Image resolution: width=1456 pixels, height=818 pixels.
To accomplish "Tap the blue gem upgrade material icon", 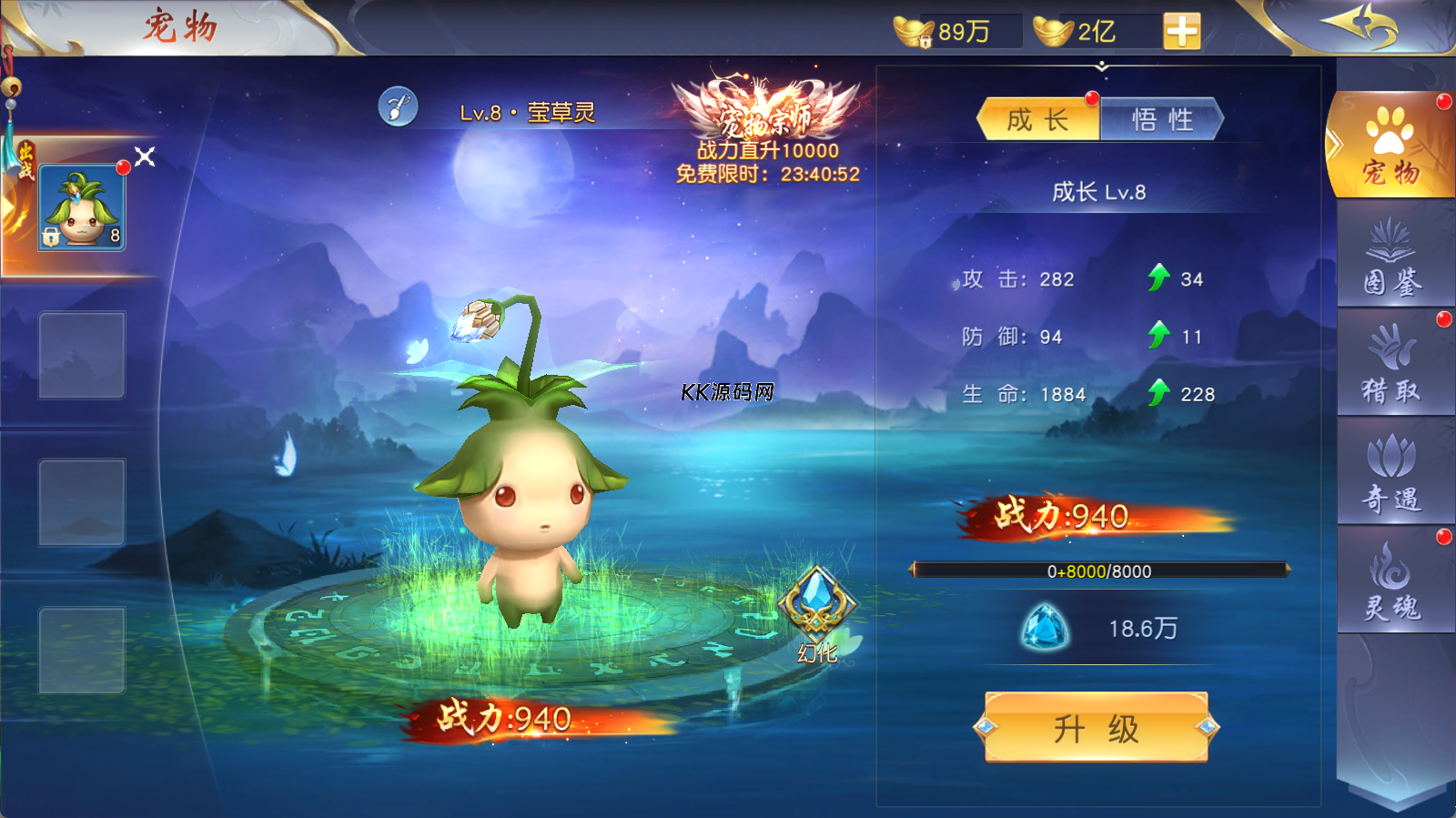I will click(1045, 628).
